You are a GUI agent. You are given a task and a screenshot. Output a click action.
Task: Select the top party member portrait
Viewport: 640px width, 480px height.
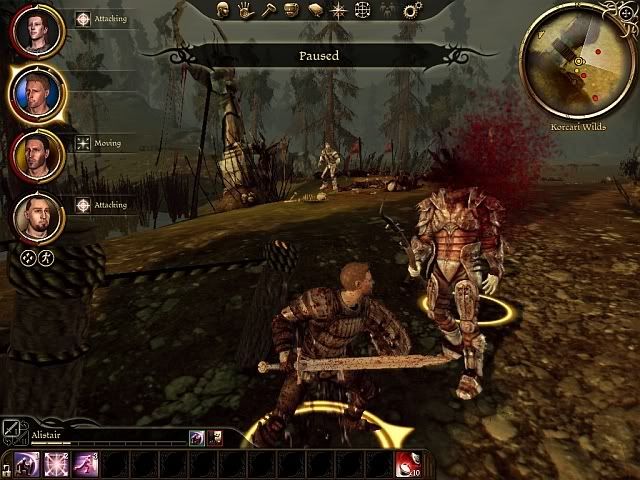coord(38,32)
